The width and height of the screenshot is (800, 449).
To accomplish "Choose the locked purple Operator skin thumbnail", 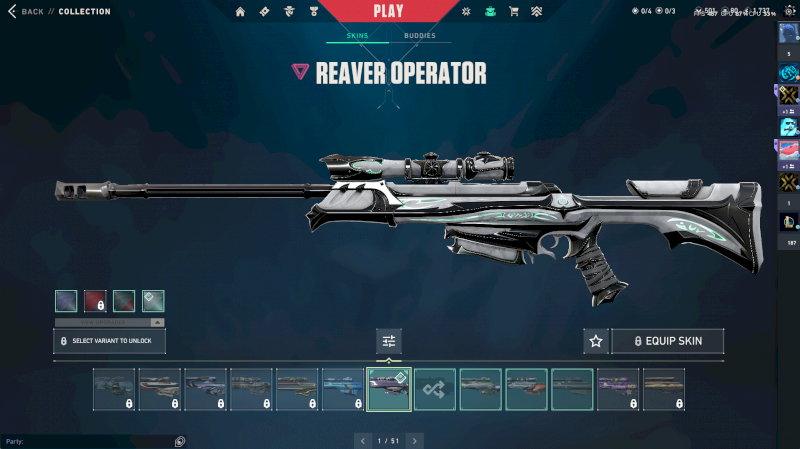I will point(618,389).
